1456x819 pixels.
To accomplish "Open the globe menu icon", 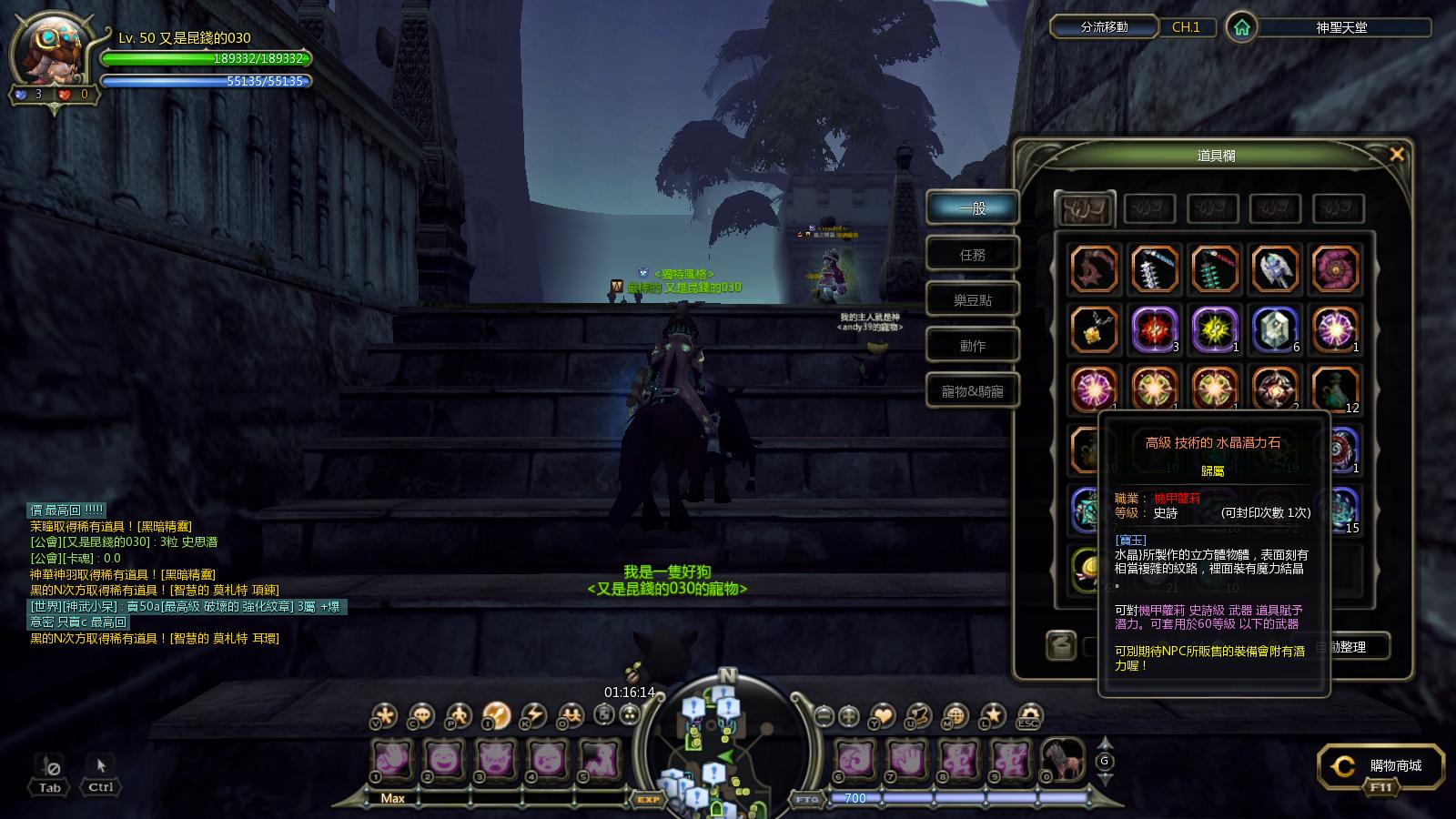I will 955,715.
